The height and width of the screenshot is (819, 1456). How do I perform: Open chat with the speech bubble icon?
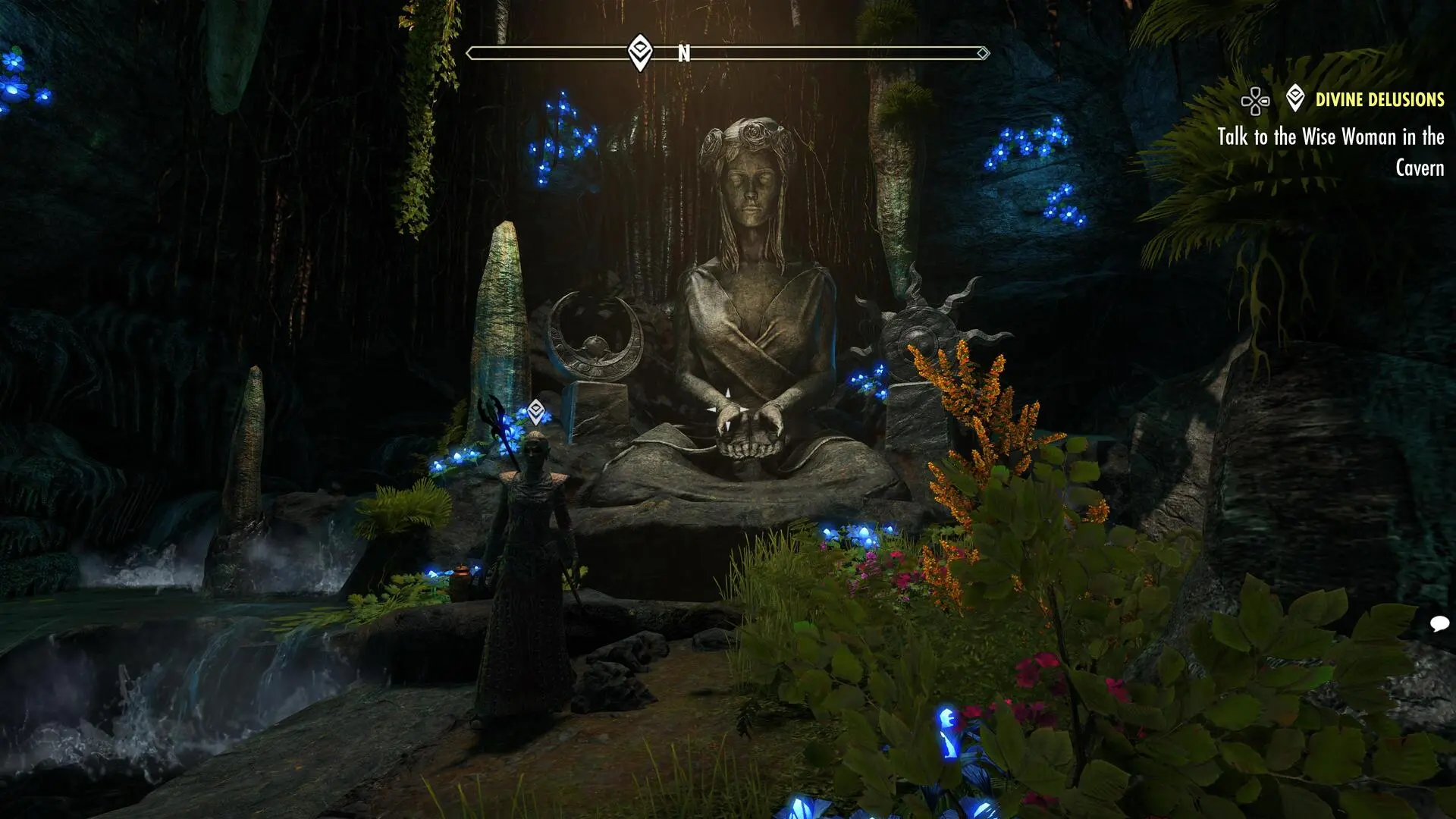[x=1439, y=623]
